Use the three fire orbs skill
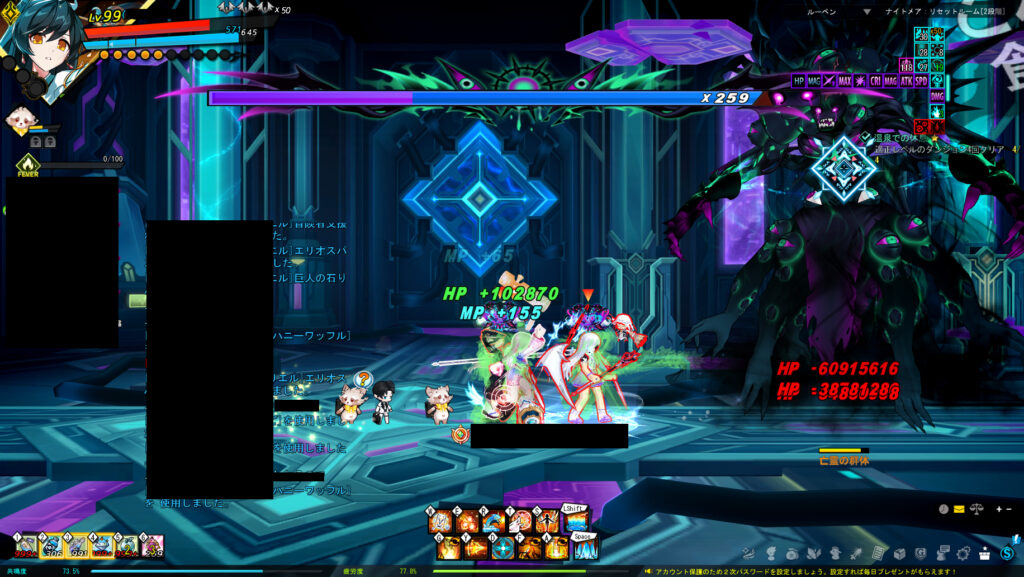Viewport: 1024px width, 577px height. point(467,523)
